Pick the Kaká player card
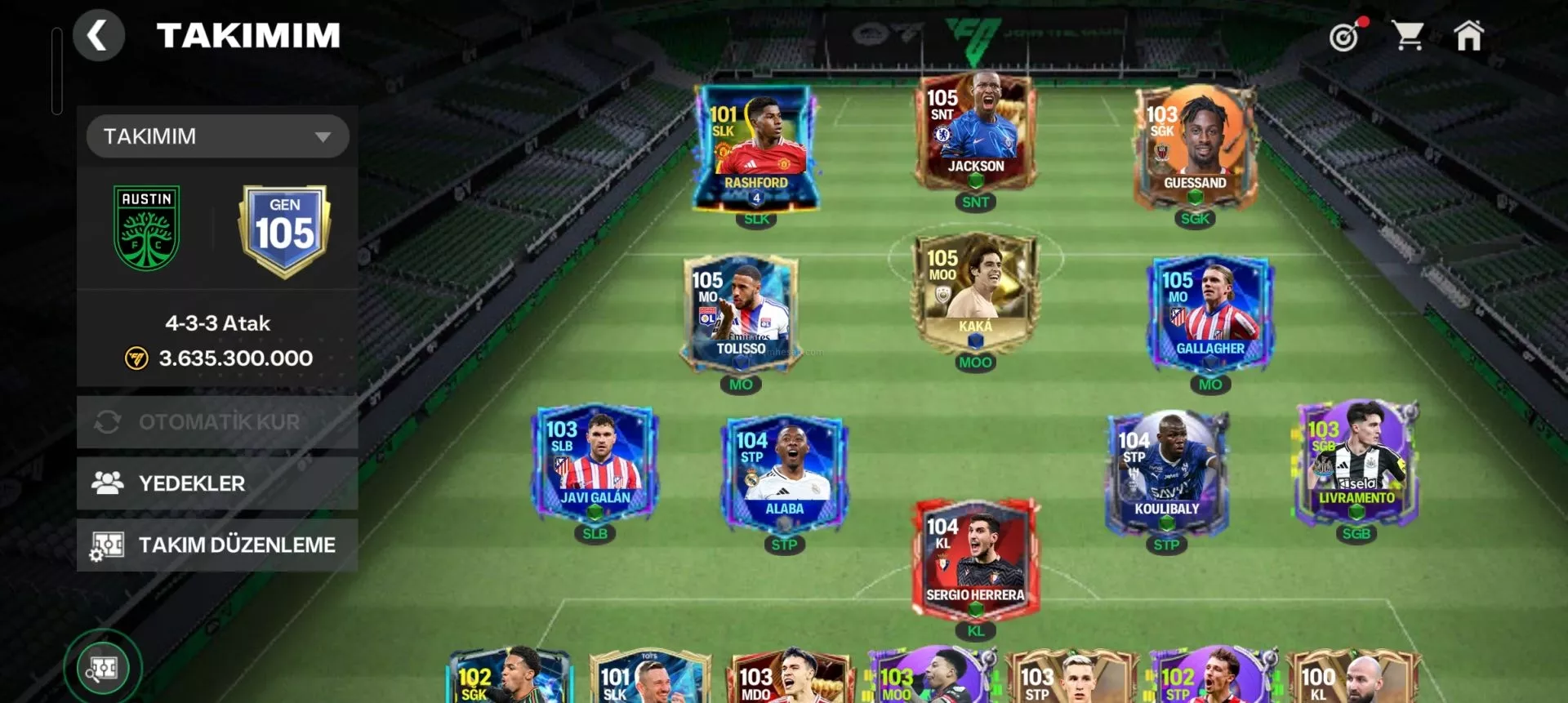The image size is (1568, 703). (x=975, y=292)
